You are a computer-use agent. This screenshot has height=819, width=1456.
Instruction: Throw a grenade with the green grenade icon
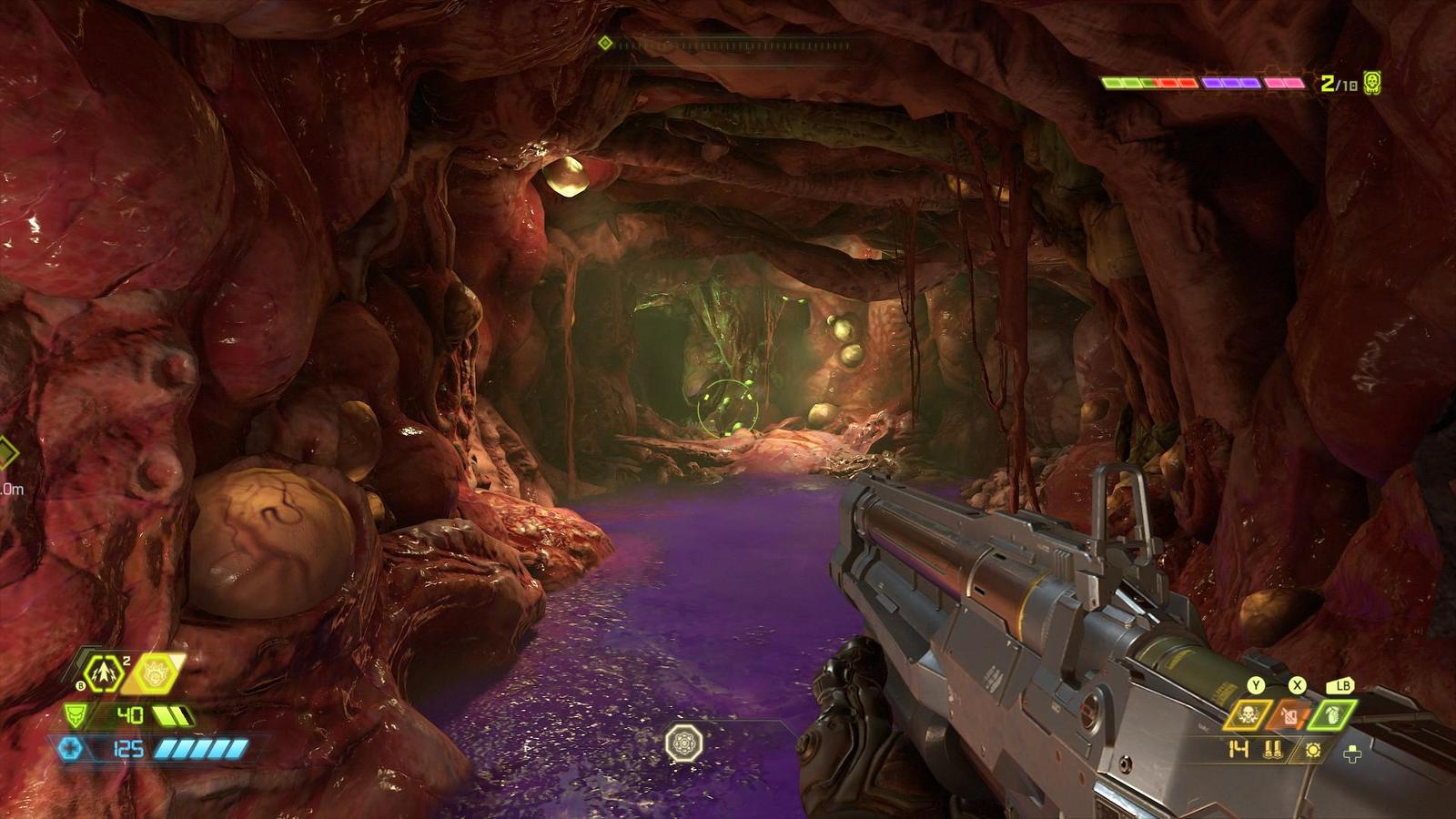[x=1332, y=715]
